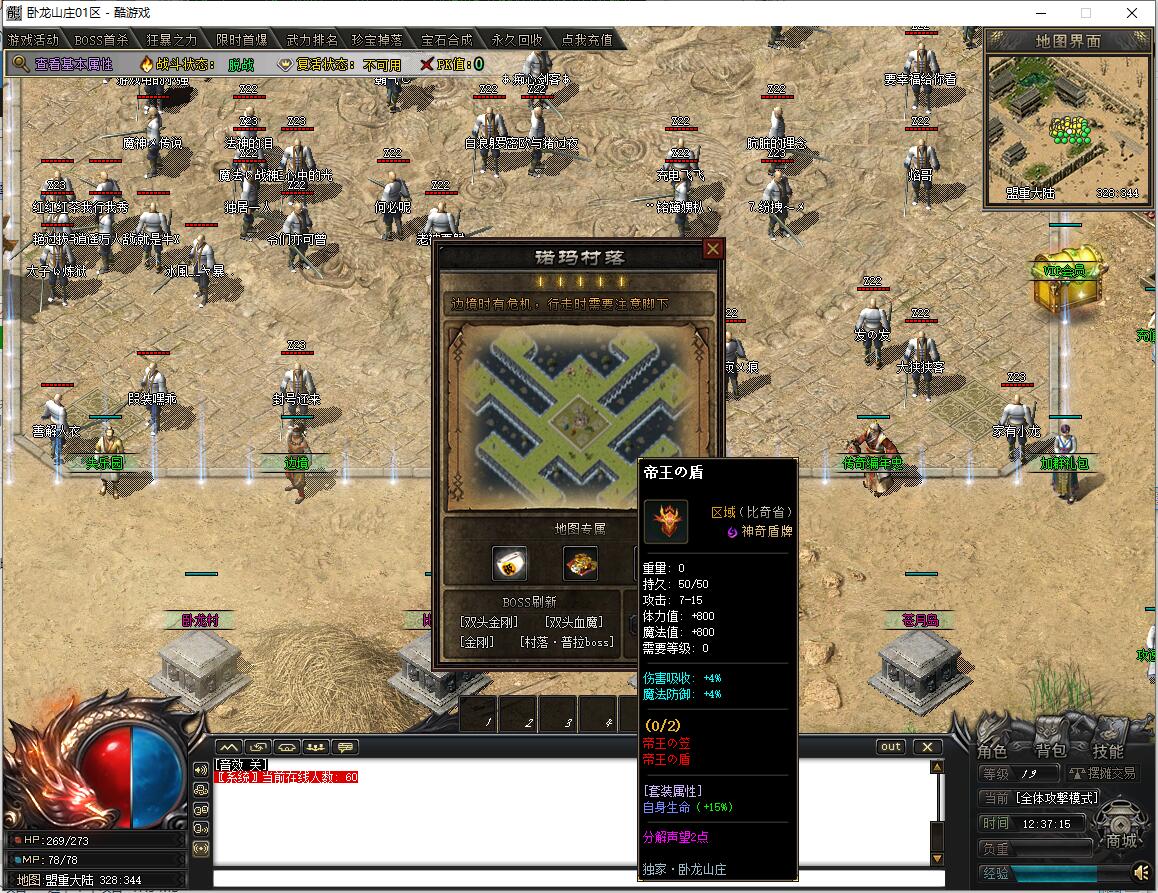The width and height of the screenshot is (1158, 893).
Task: Select the 狂暴之力 tab
Action: [x=172, y=40]
